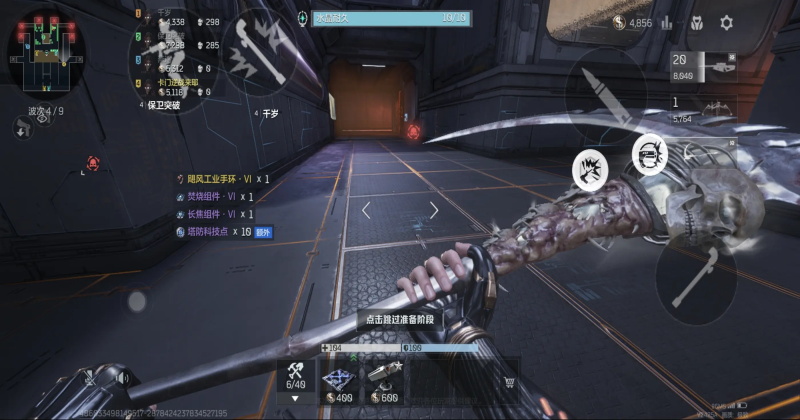Open the shopping cart store

(x=510, y=382)
